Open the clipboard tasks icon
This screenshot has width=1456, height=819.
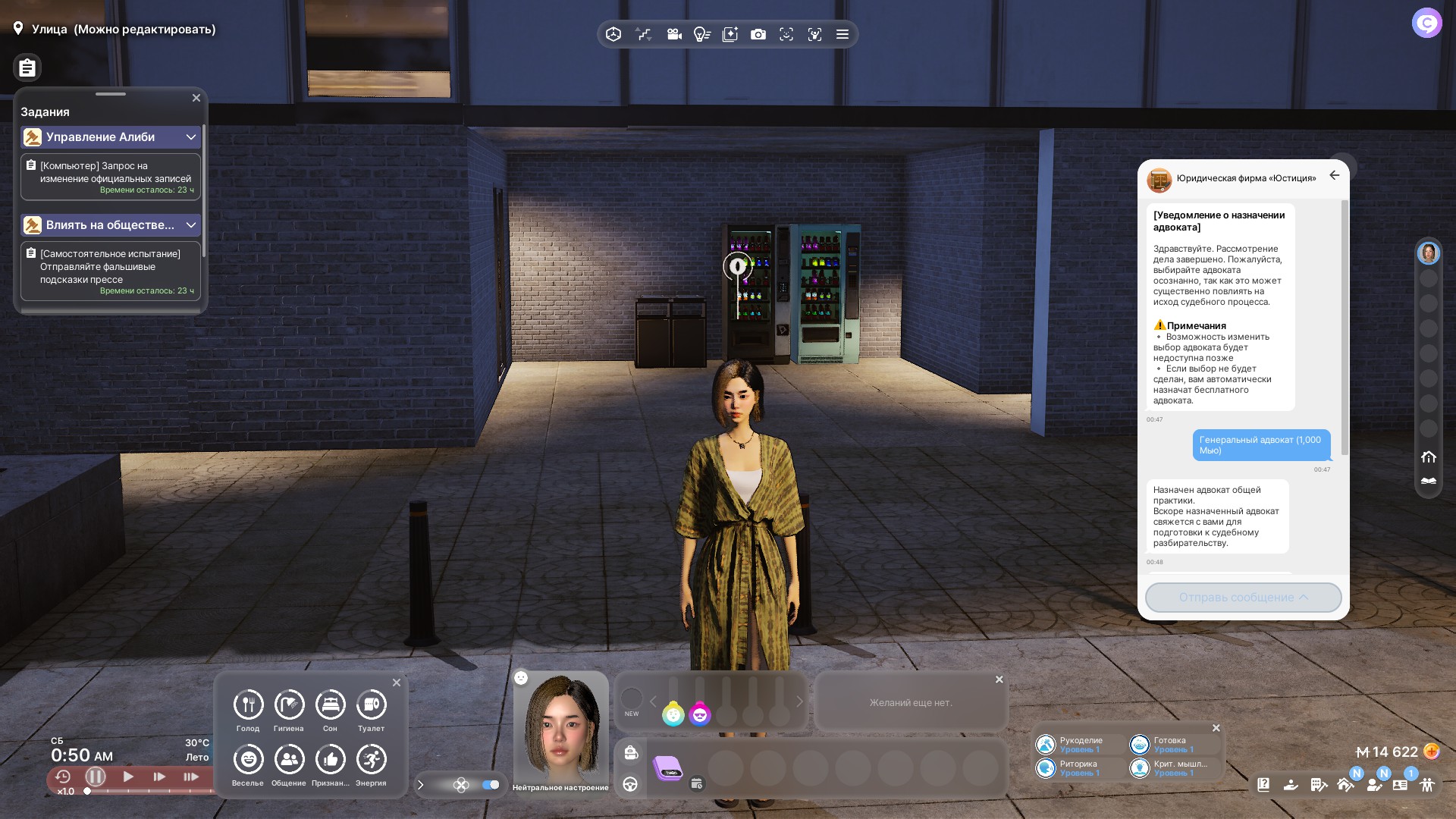pyautogui.click(x=27, y=68)
